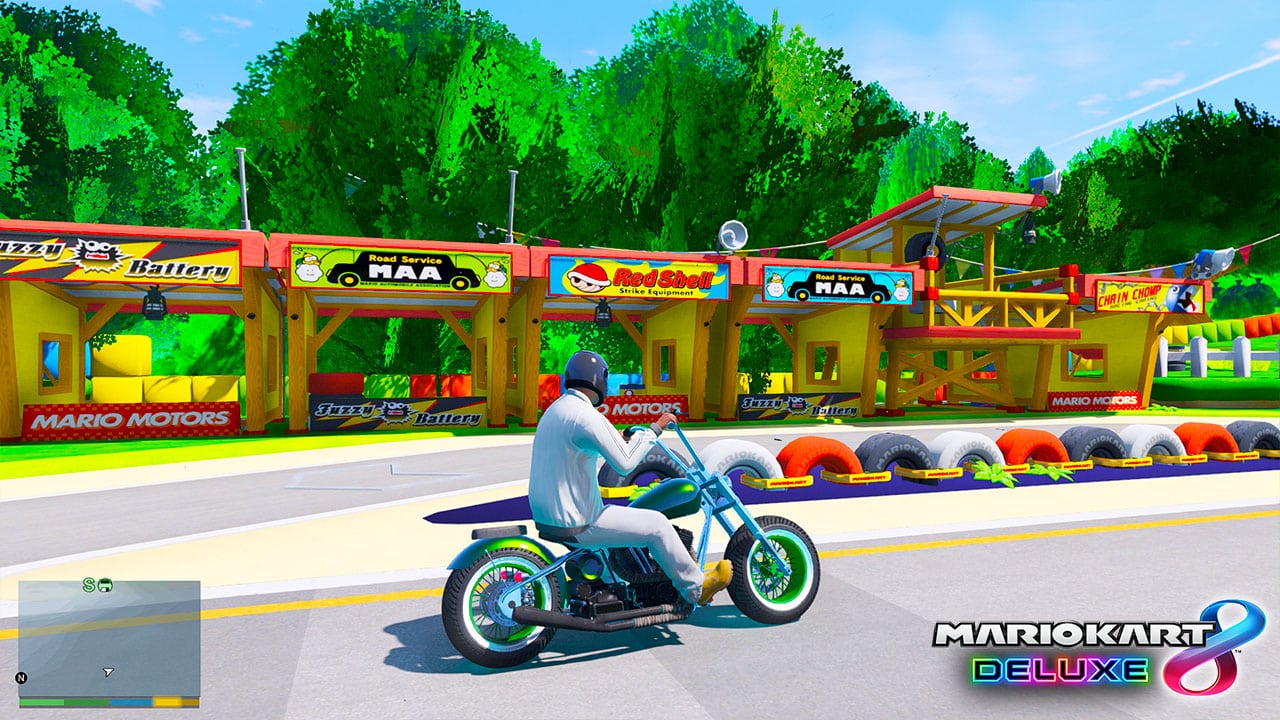Click the white player arrow on minimap
The image size is (1280, 720).
108,673
